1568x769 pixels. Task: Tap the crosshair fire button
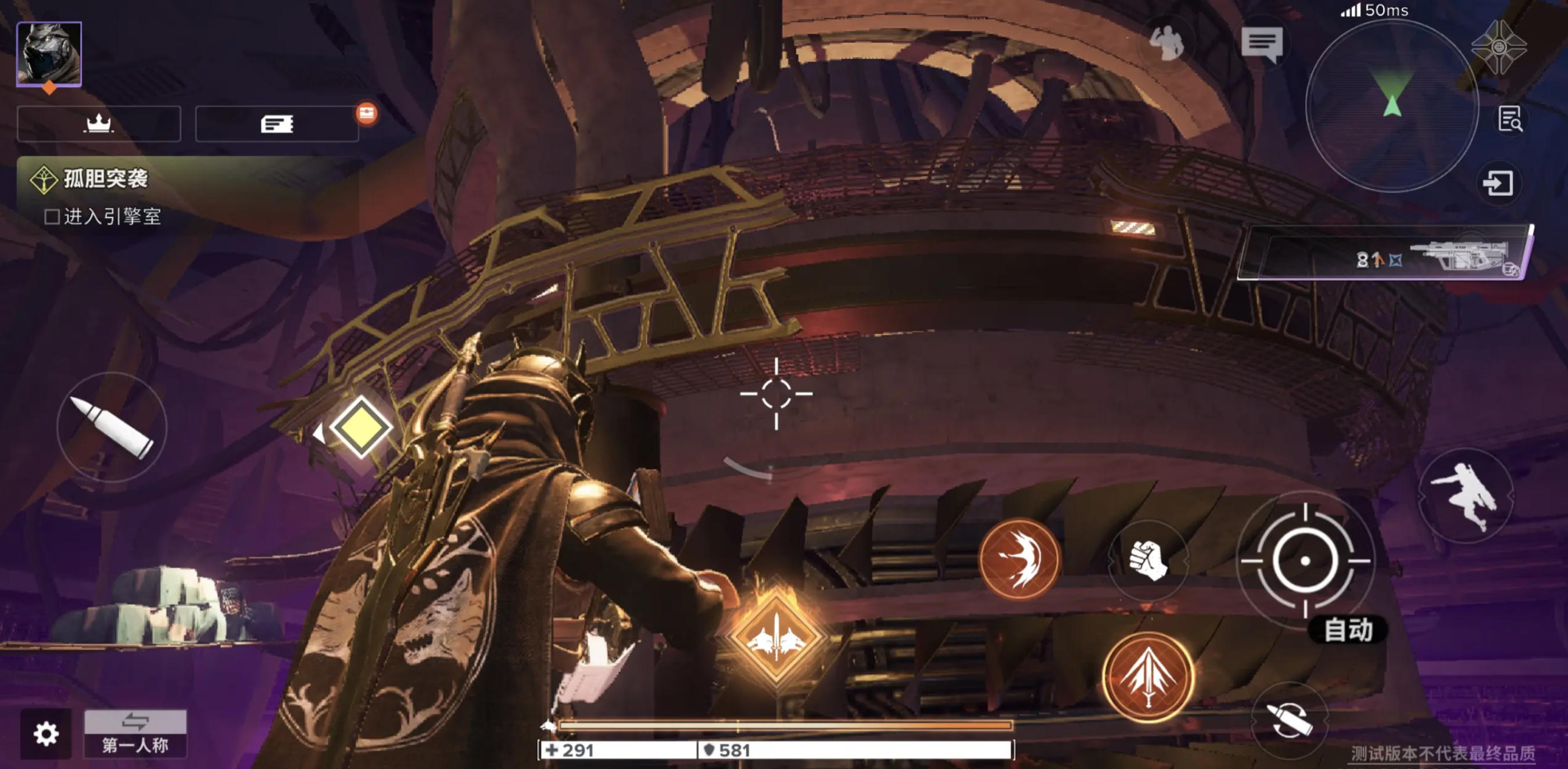point(1305,560)
